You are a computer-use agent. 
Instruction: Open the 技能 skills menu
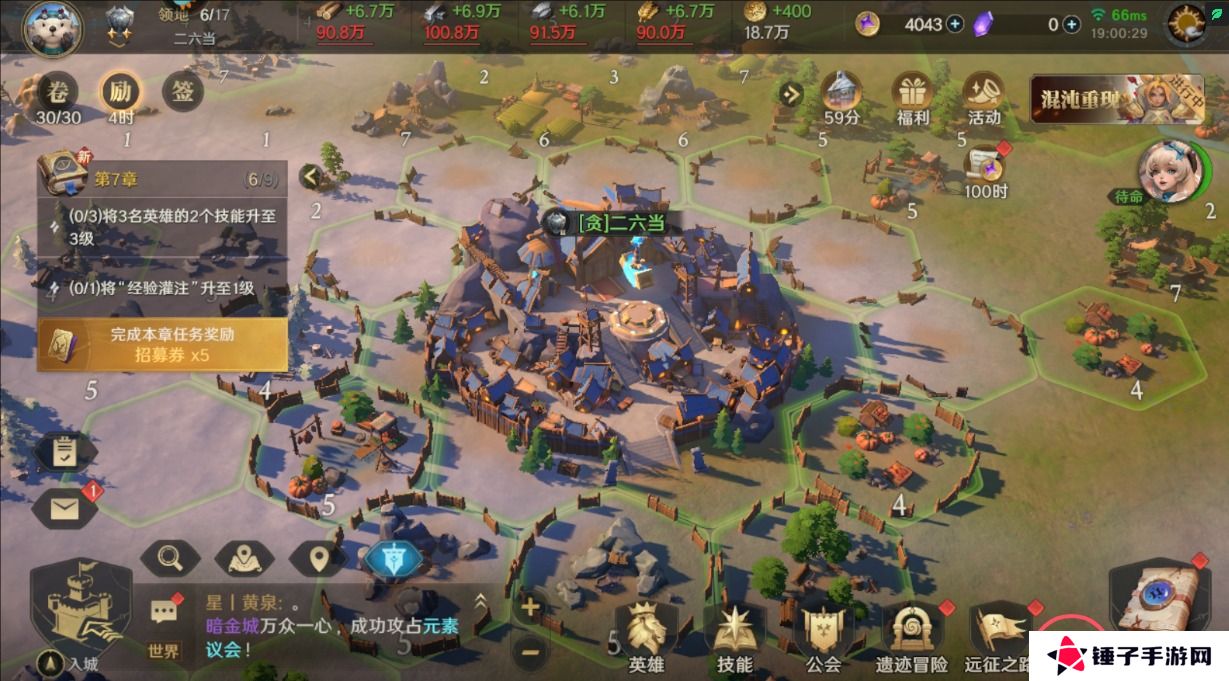pos(735,636)
